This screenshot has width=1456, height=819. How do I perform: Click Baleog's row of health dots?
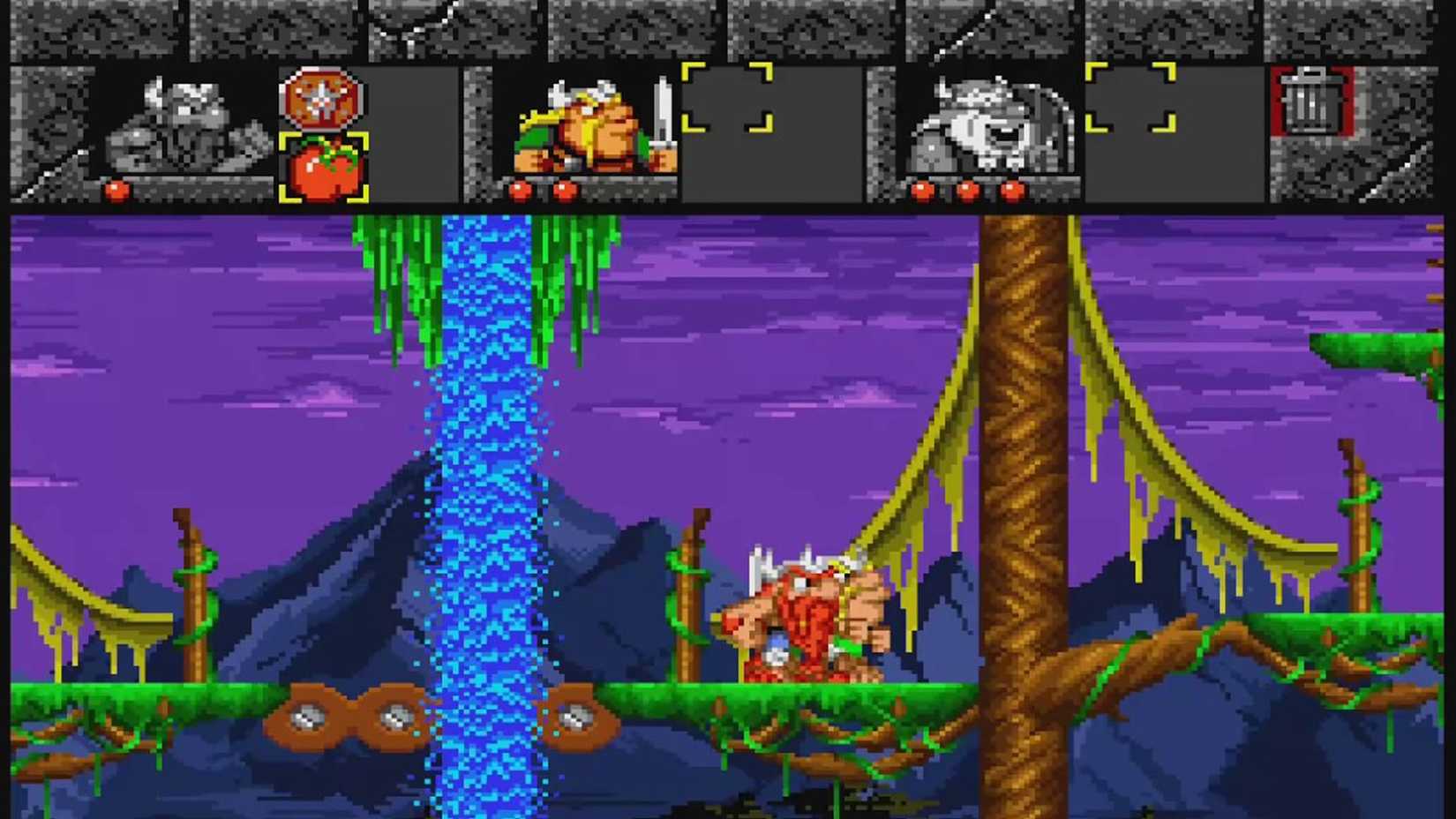pyautogui.click(x=966, y=189)
